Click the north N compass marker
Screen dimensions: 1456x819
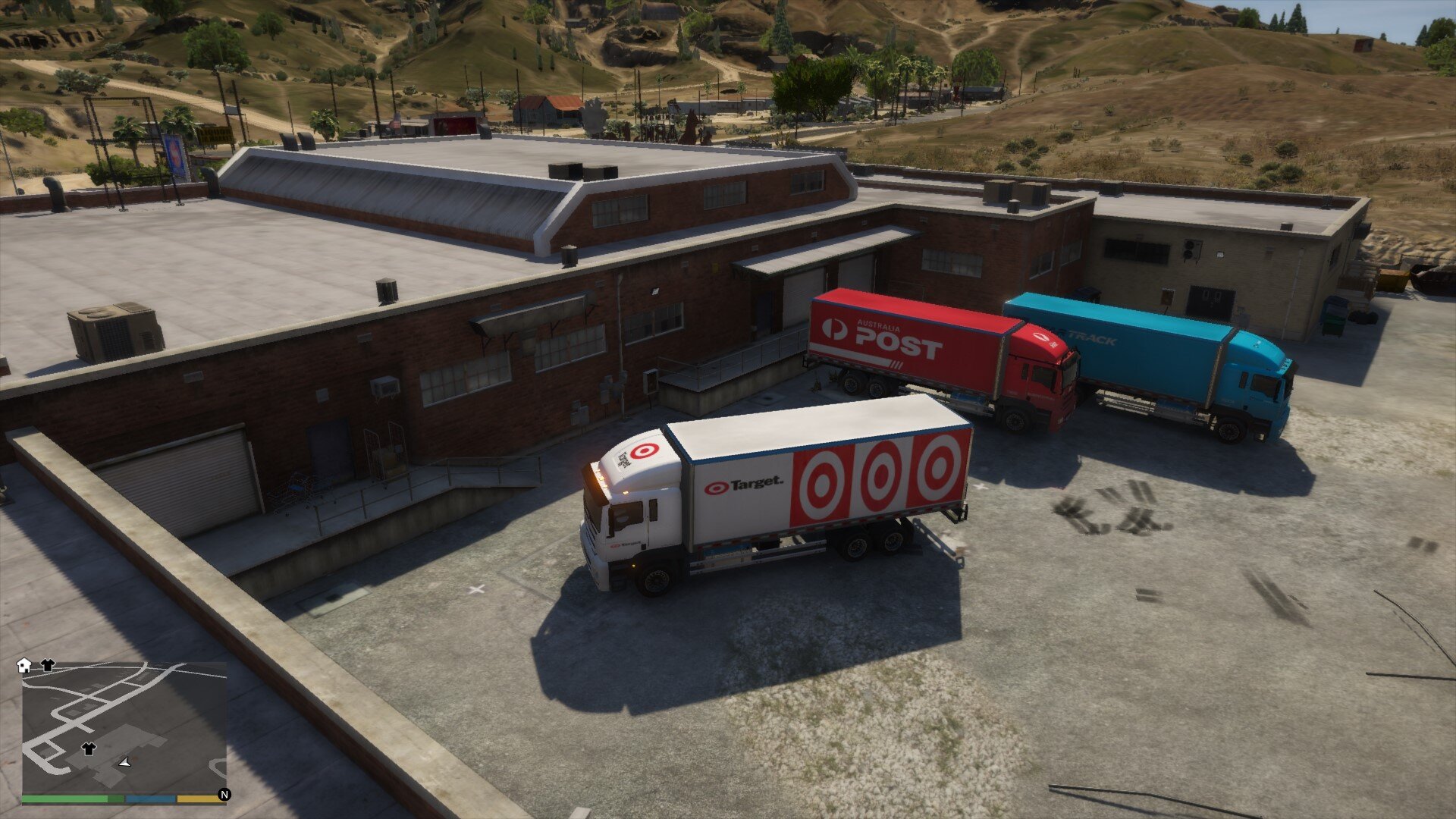[224, 795]
